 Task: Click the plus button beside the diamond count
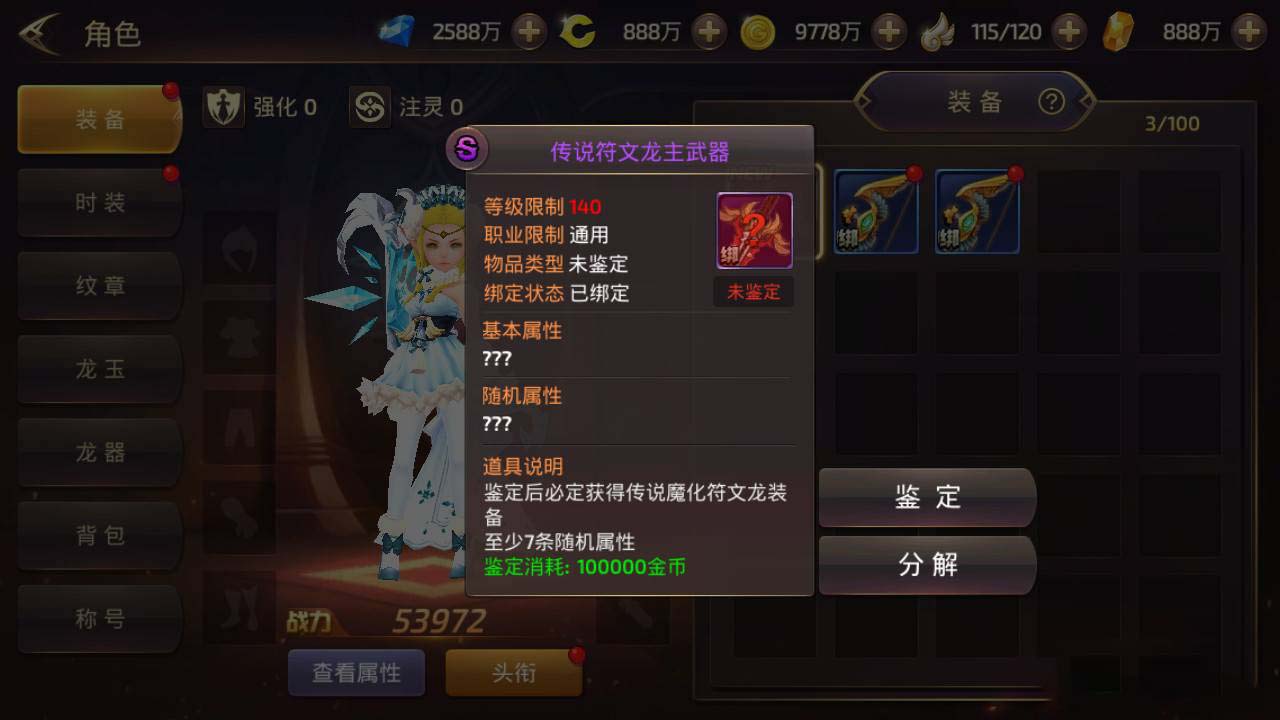point(530,32)
